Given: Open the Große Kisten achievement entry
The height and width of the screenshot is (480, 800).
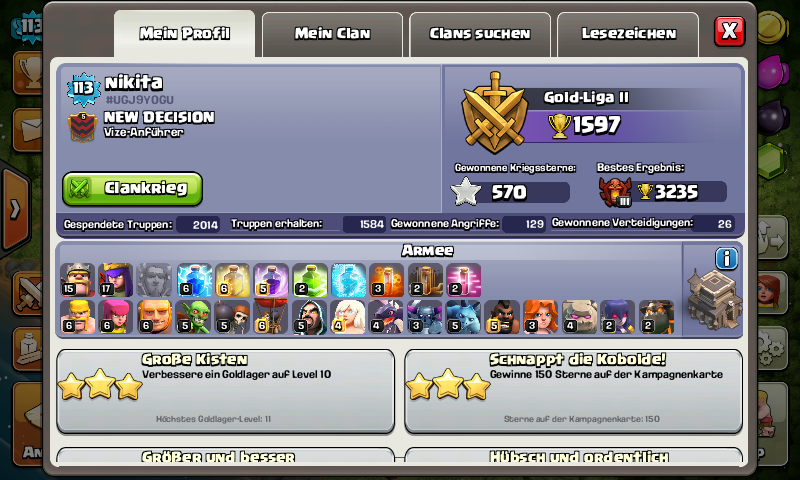Looking at the screenshot, I should [x=225, y=389].
